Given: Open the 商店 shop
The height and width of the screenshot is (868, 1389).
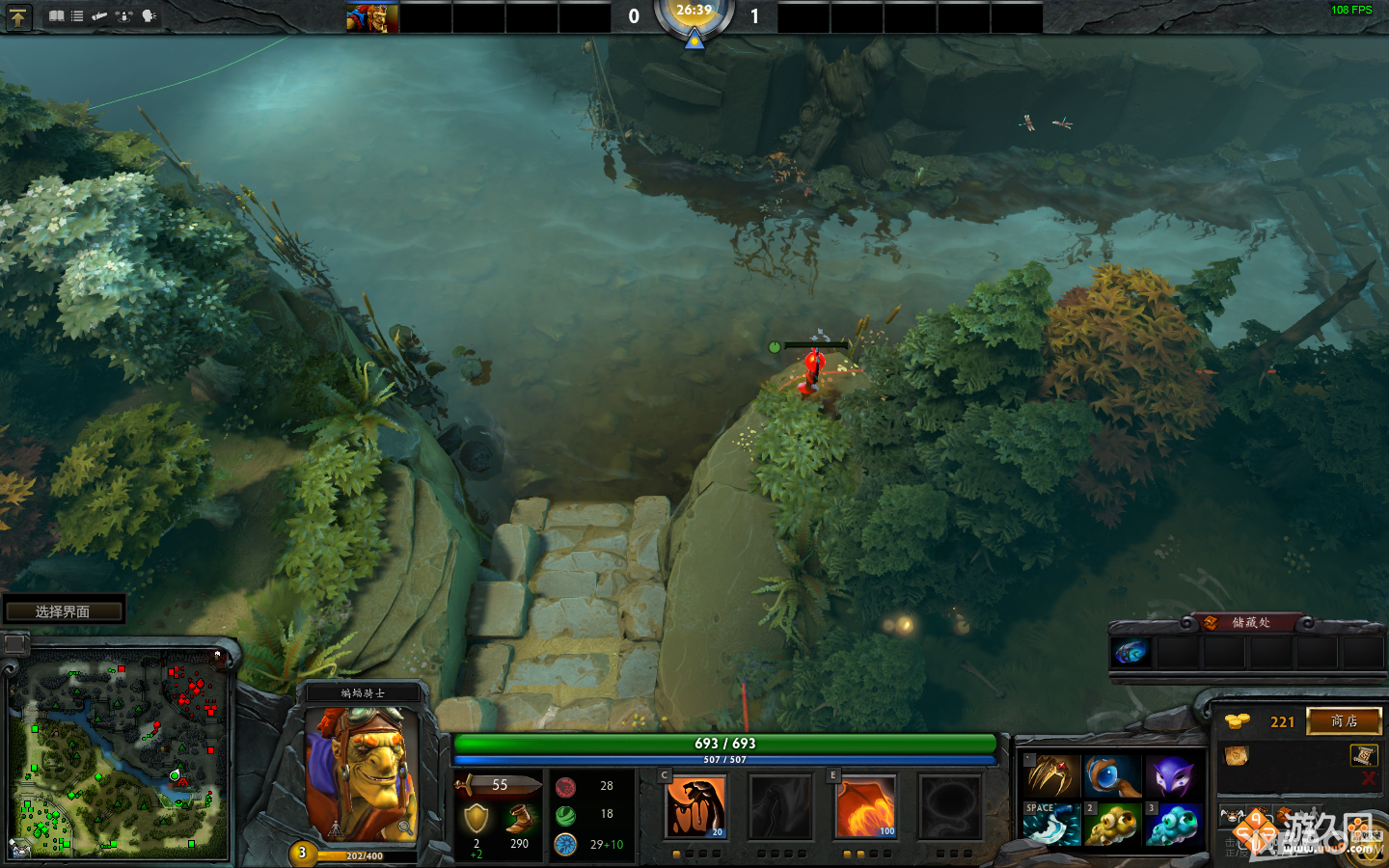Looking at the screenshot, I should (x=1344, y=720).
